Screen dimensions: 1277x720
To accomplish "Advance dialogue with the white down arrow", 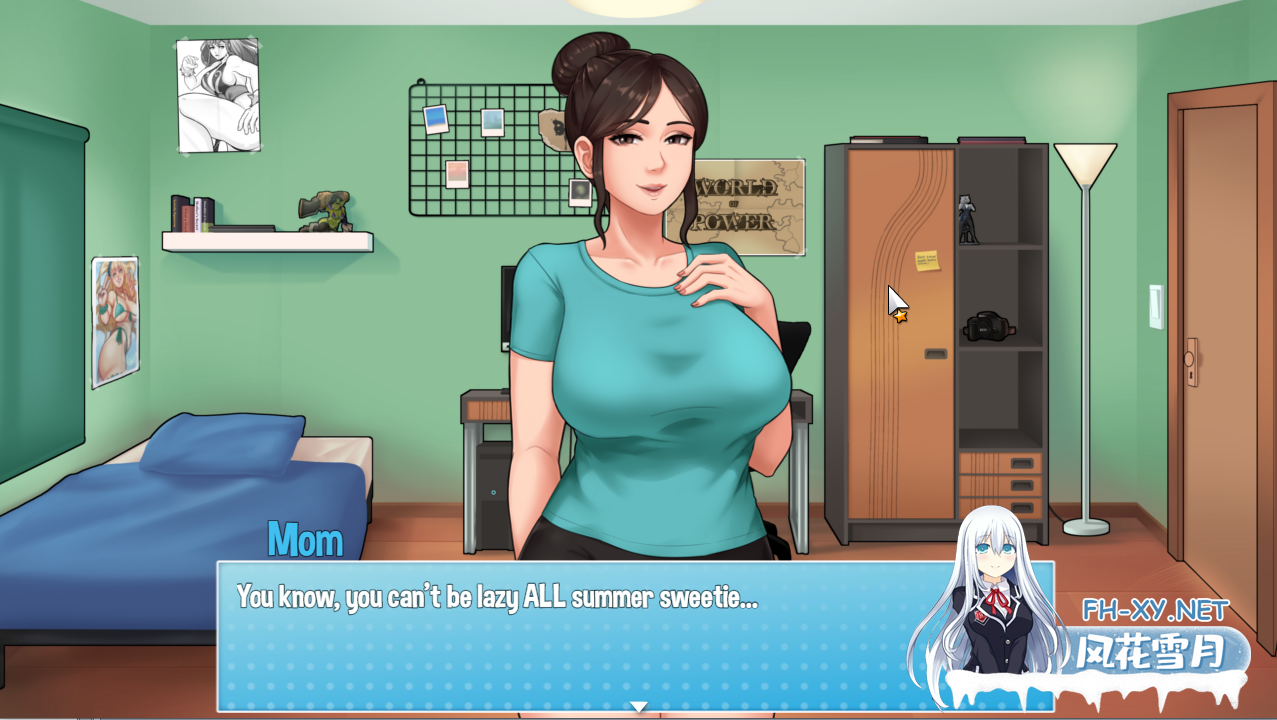I will coord(638,706).
